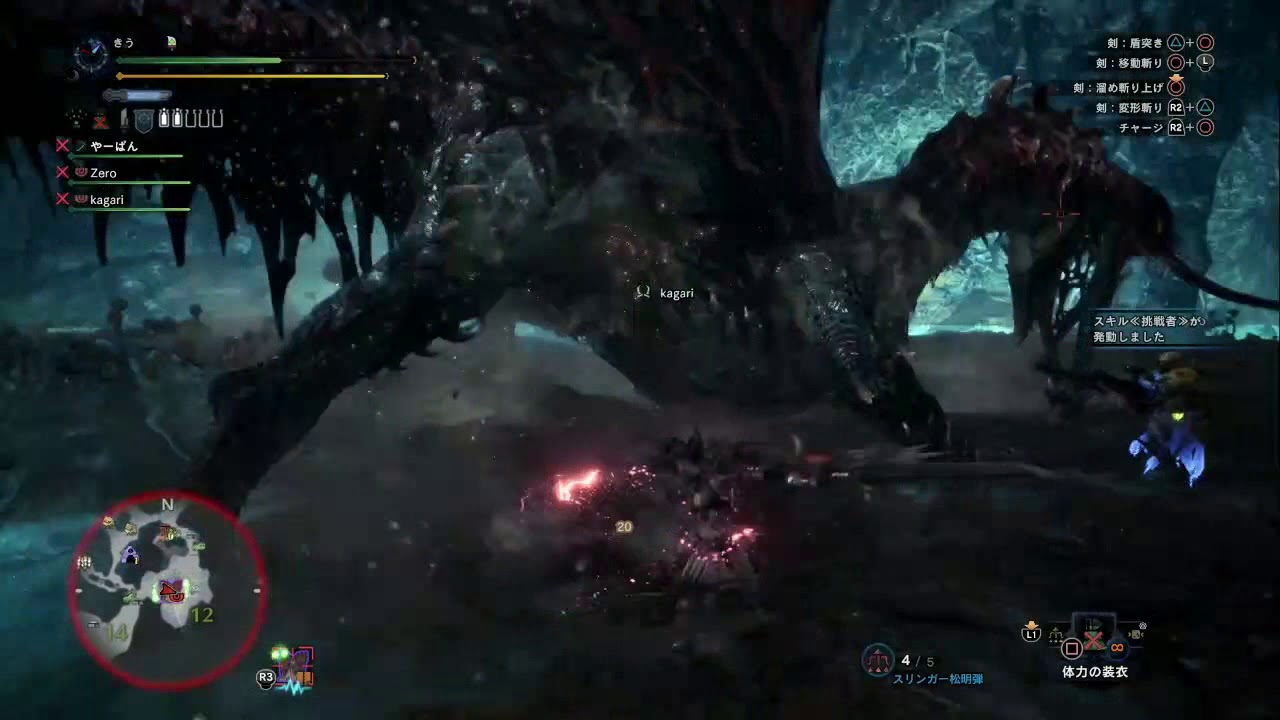Select the palico gadget icon left of the mantle
Image resolution: width=1280 pixels, height=720 pixels.
(1056, 634)
